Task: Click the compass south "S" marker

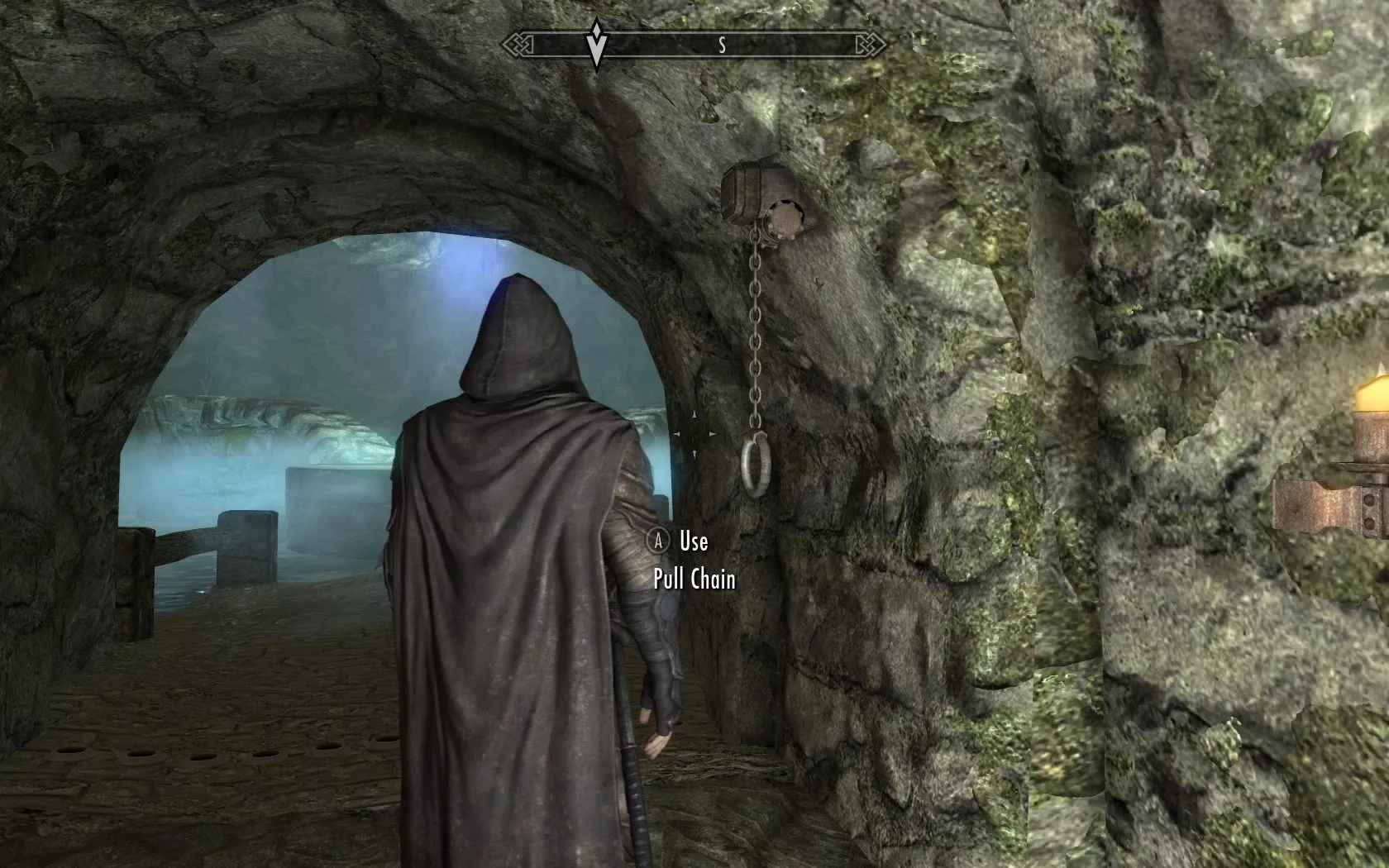Action: [x=723, y=45]
